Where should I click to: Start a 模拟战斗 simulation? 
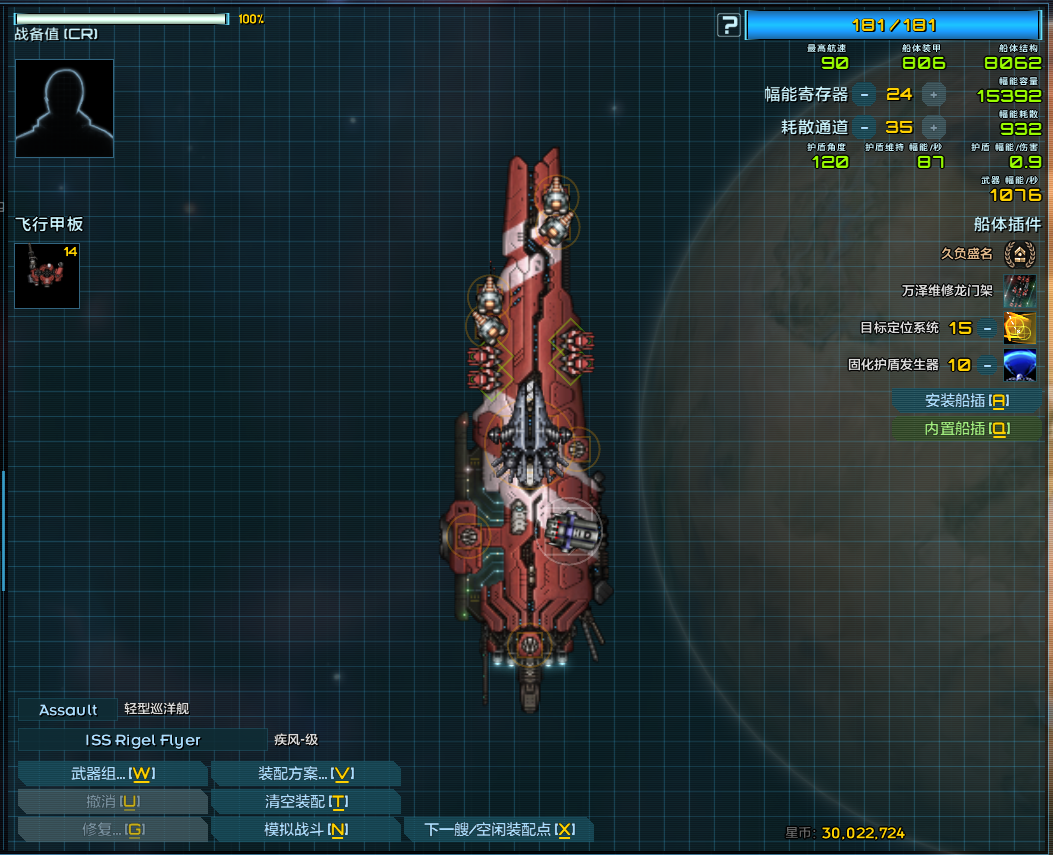[306, 830]
